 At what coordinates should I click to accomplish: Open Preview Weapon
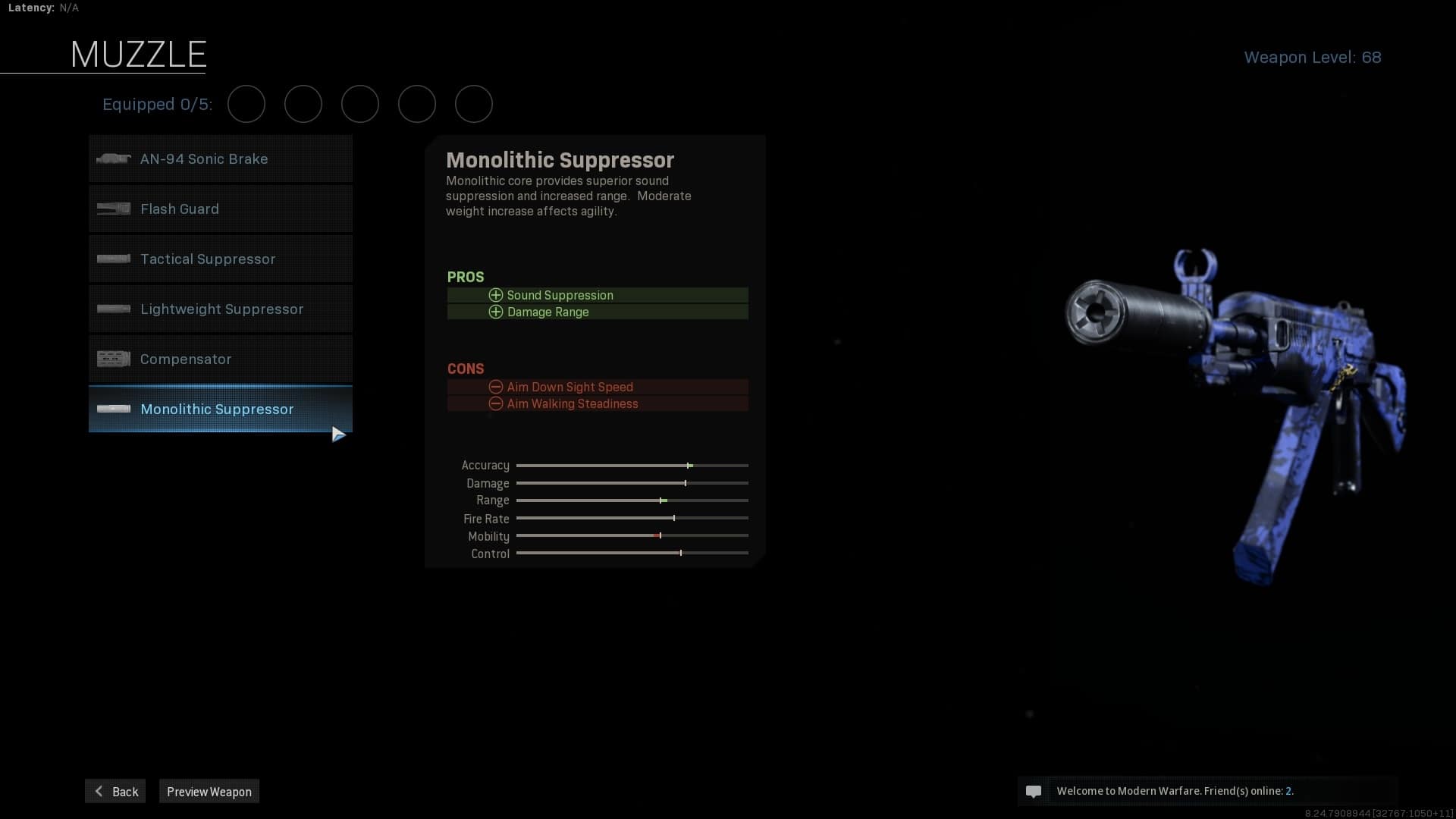coord(209,792)
